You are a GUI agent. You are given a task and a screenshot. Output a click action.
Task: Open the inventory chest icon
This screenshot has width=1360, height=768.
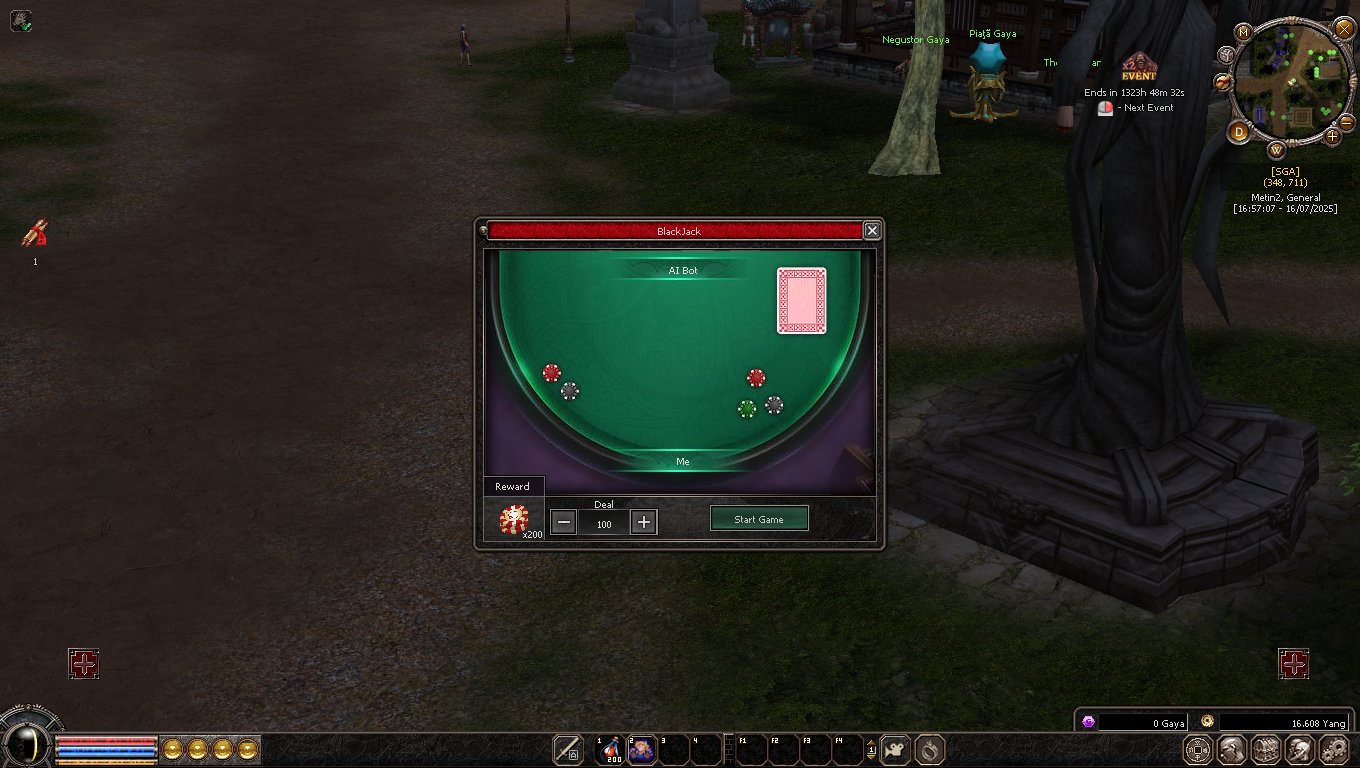pos(1265,749)
